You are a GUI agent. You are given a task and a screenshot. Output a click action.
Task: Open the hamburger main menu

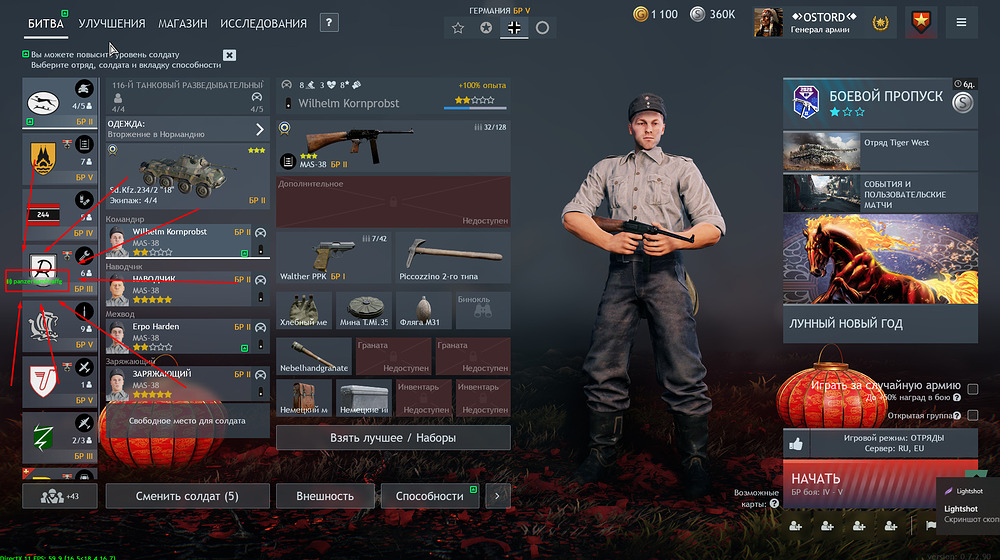pos(961,22)
